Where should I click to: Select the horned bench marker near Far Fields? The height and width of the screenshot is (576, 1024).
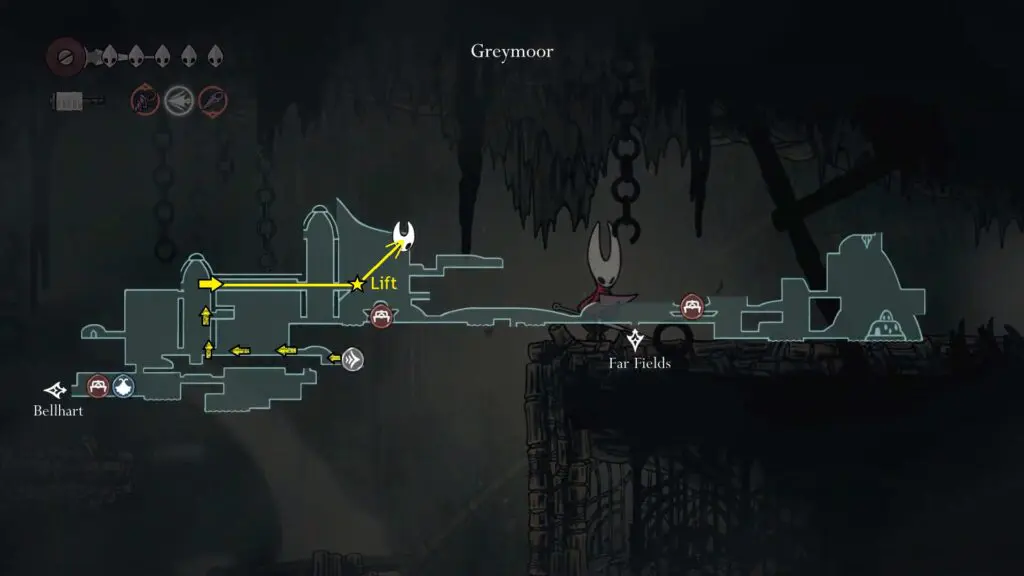pos(691,305)
